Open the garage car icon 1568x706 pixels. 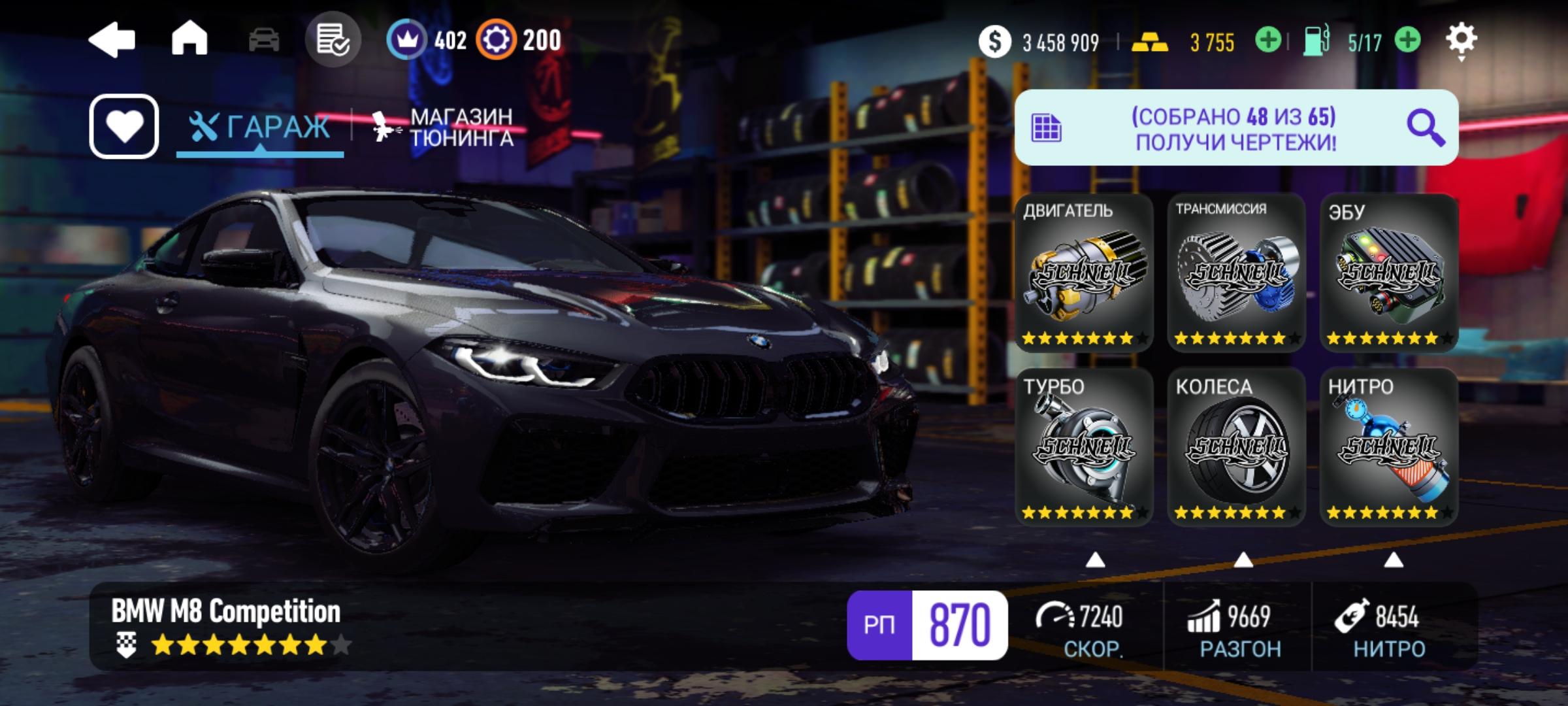(264, 41)
